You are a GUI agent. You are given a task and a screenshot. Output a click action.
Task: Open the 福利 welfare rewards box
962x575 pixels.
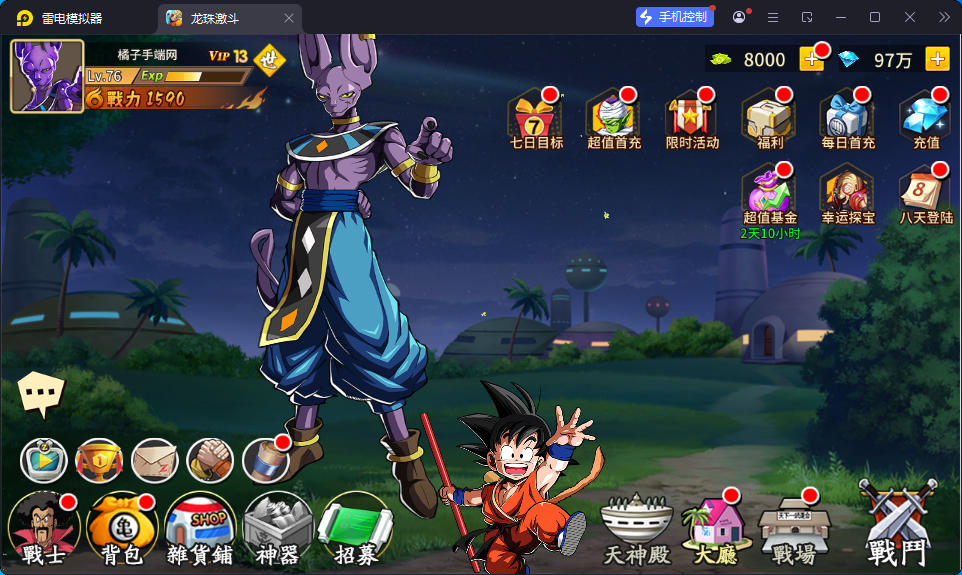[x=770, y=118]
